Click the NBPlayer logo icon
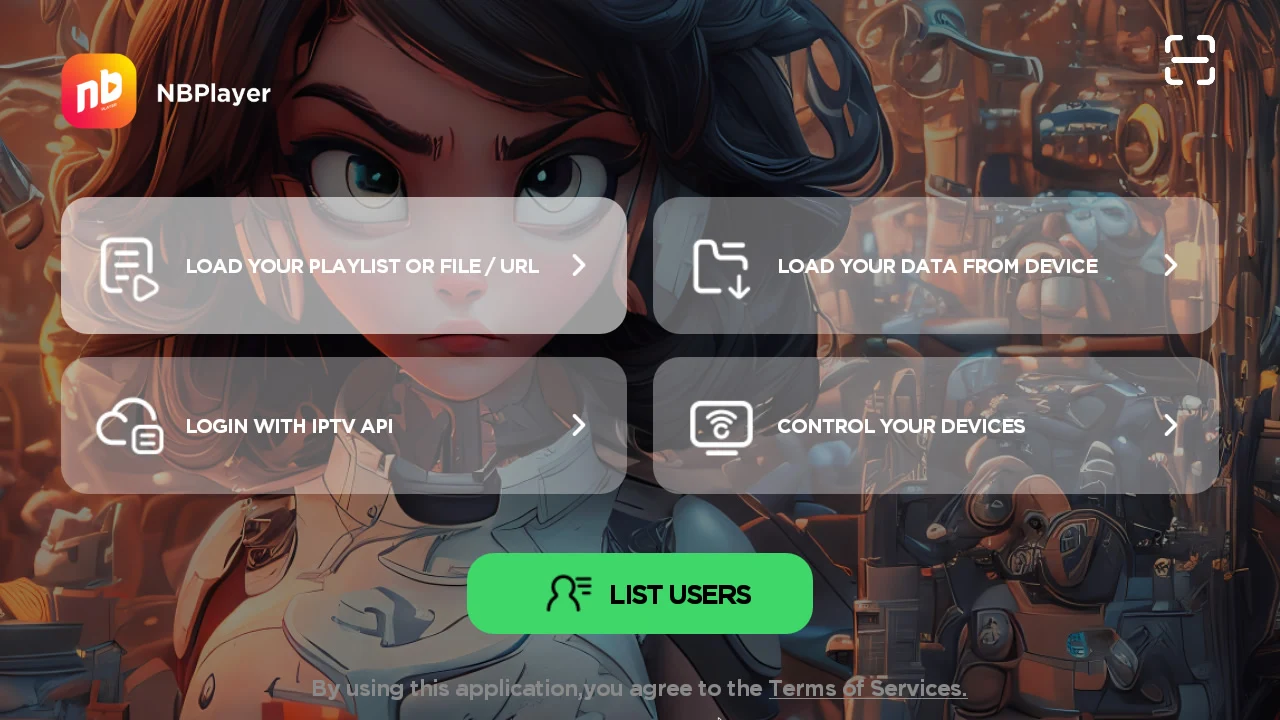1280x720 pixels. 99,91
